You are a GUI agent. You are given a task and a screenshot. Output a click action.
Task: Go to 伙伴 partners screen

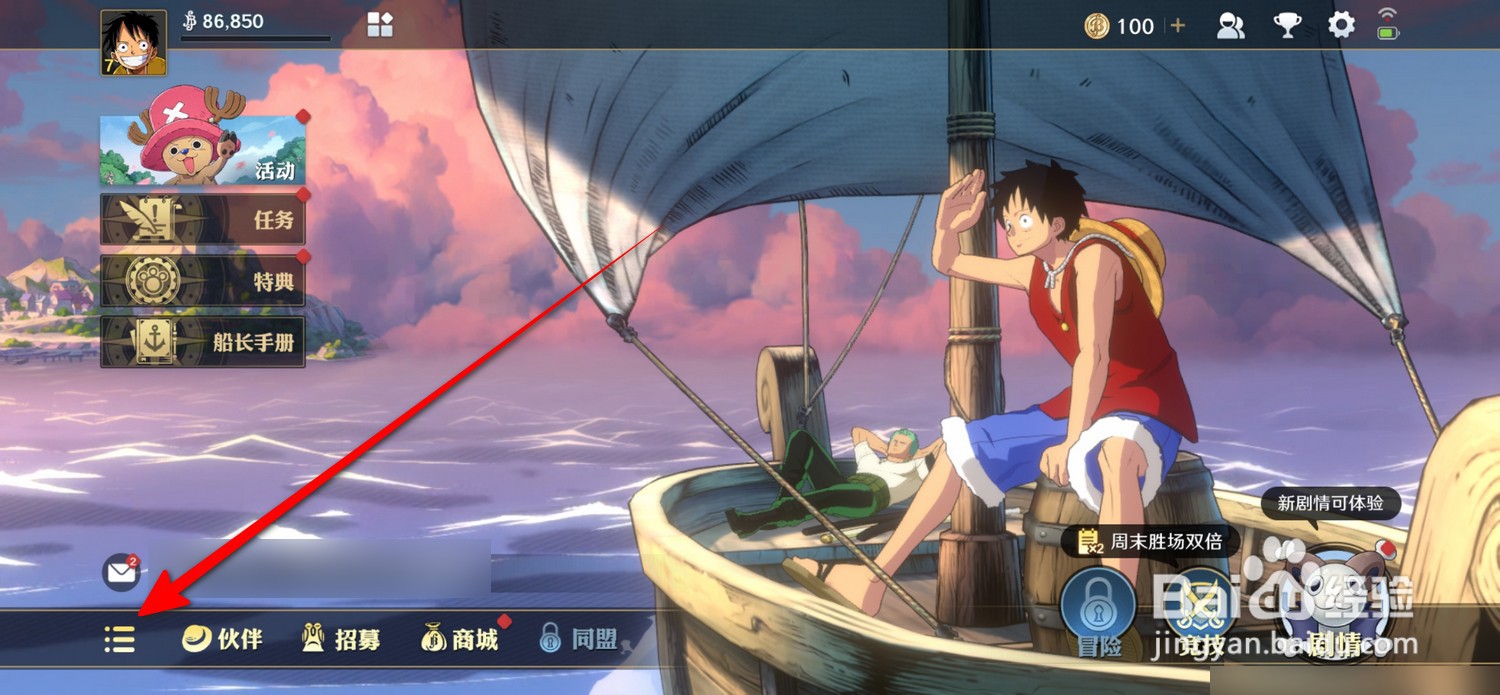222,639
